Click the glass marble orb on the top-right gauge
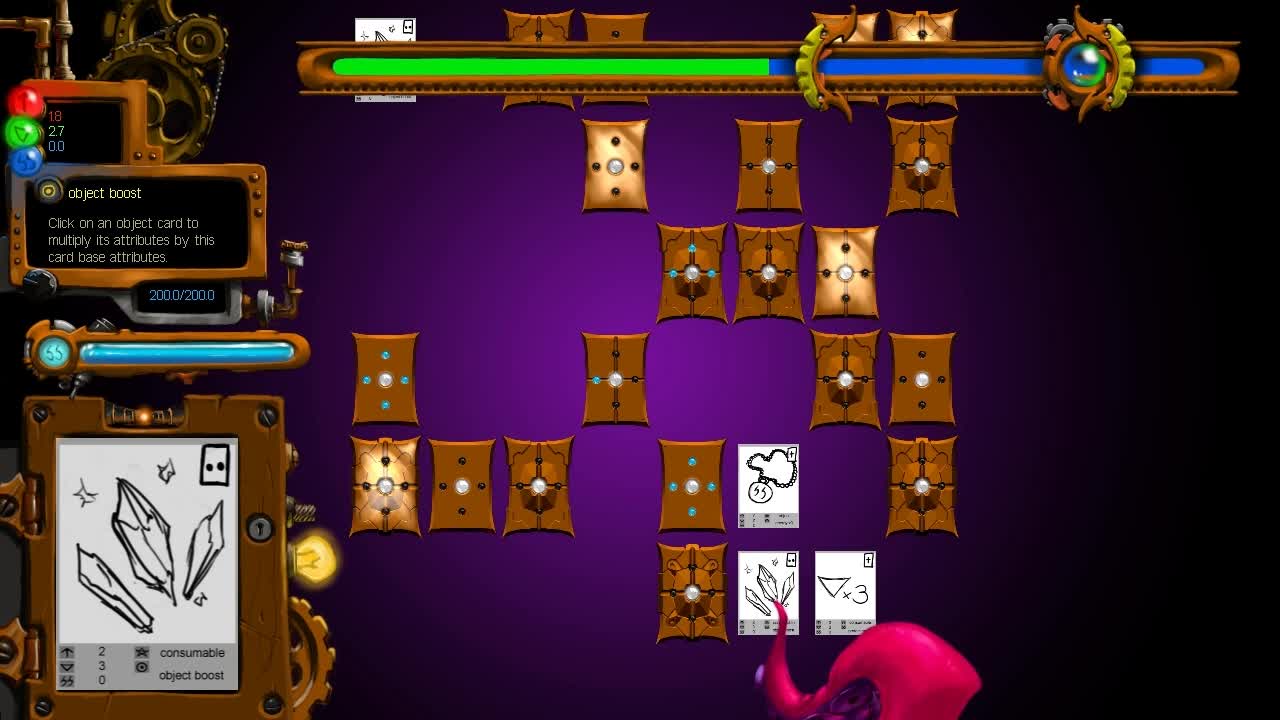 click(x=1083, y=65)
